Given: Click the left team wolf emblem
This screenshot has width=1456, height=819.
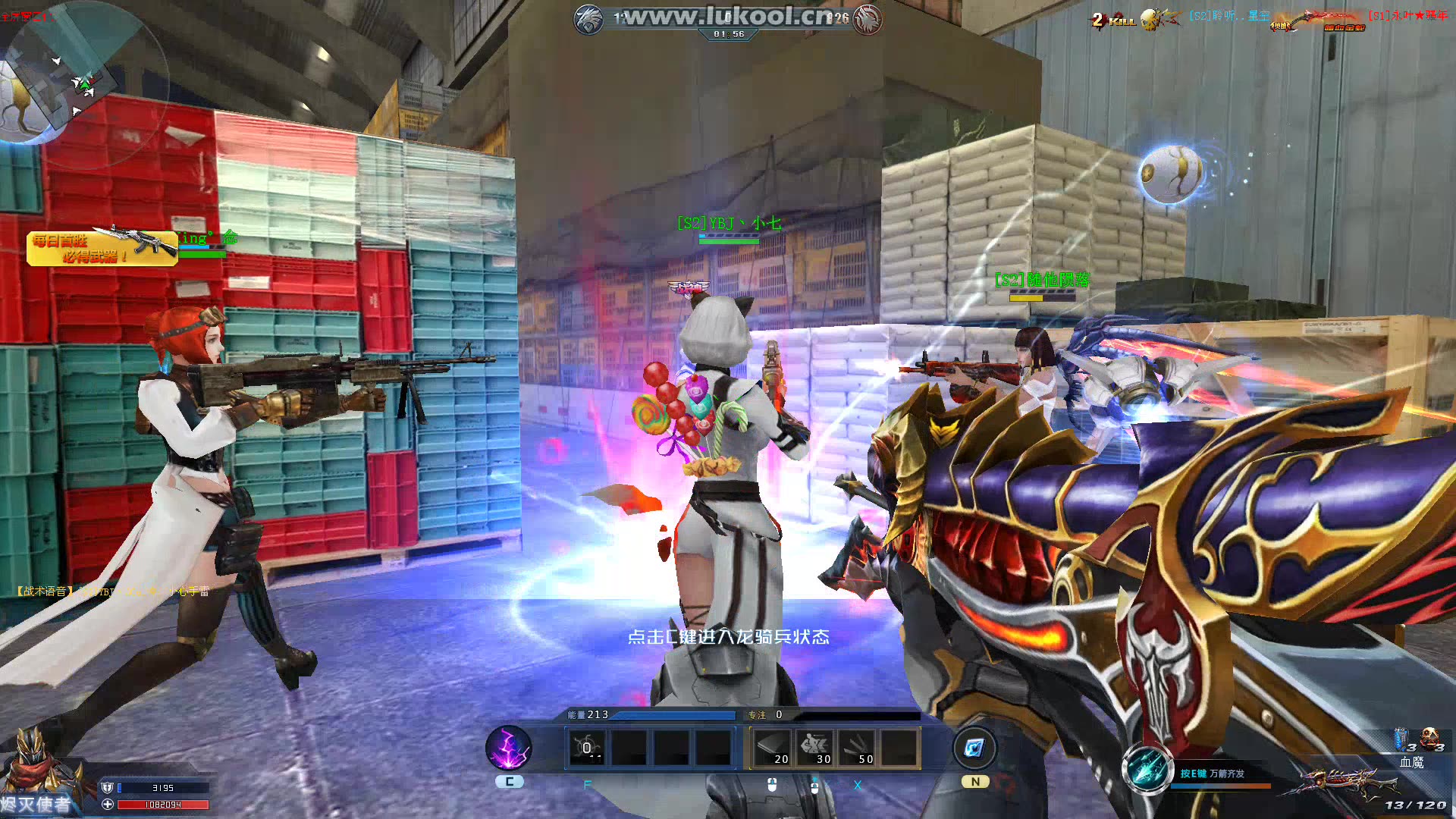Looking at the screenshot, I should pos(589,20).
